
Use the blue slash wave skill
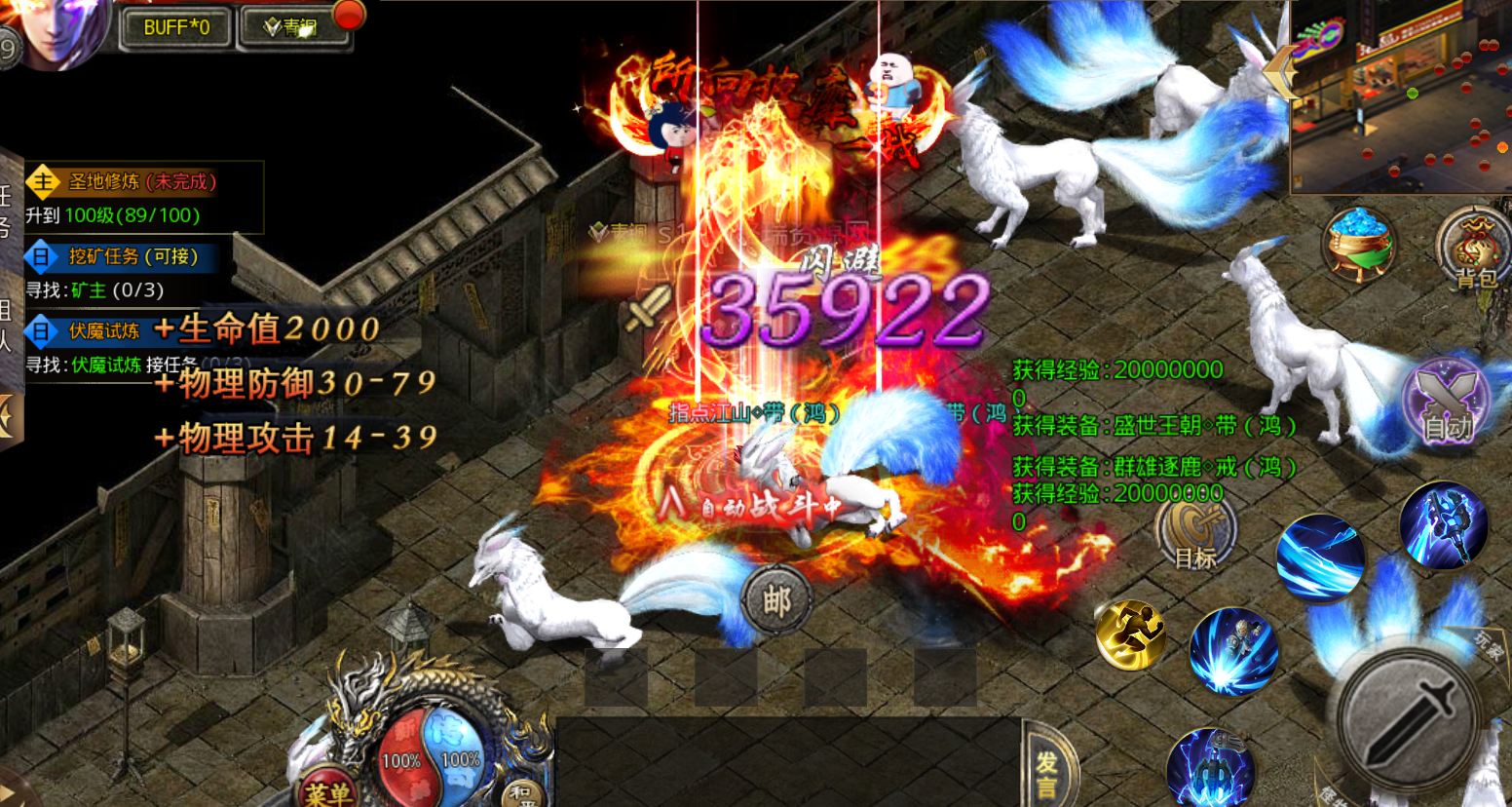[x=1320, y=559]
